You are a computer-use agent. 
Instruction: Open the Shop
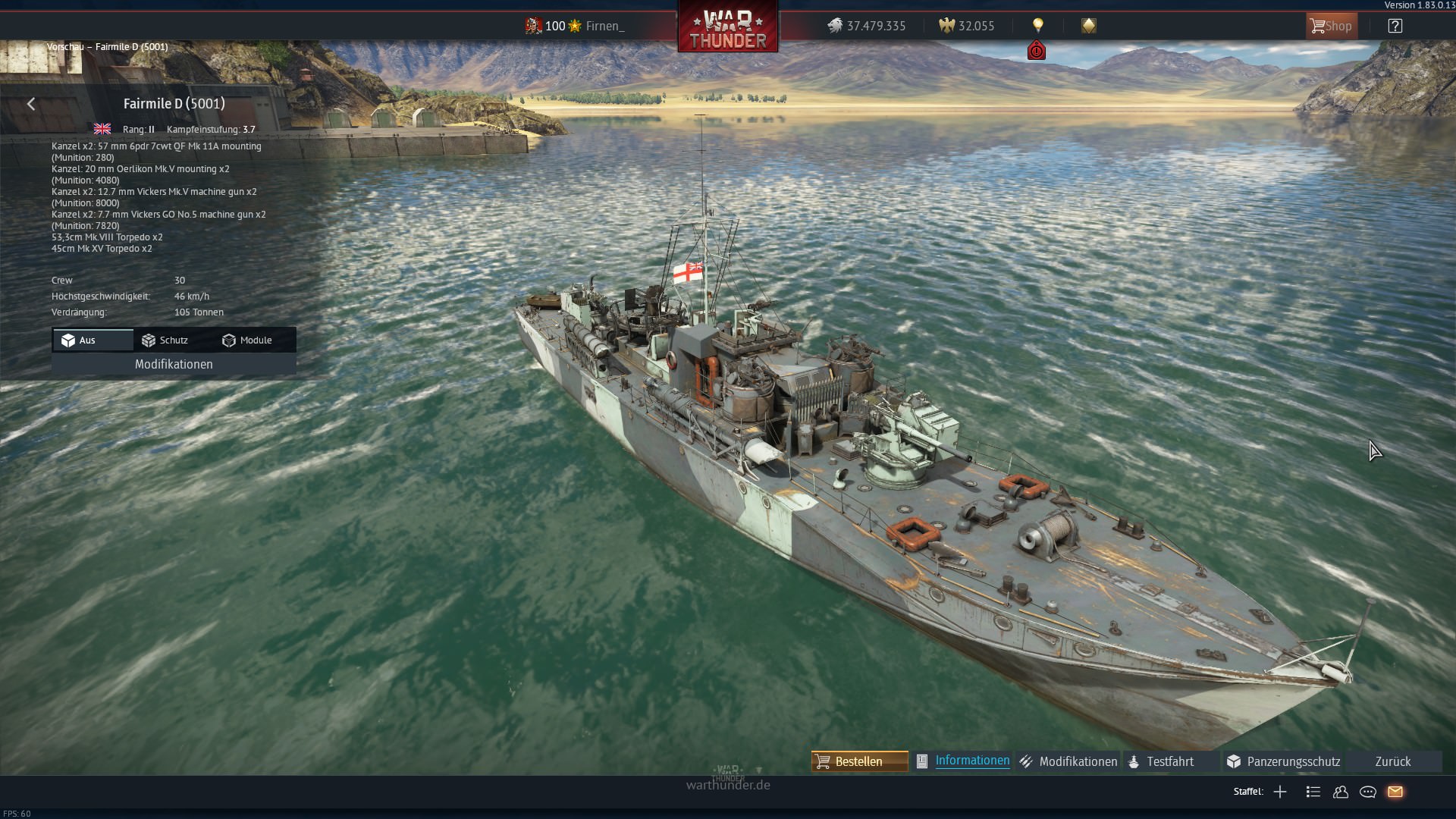(1331, 26)
